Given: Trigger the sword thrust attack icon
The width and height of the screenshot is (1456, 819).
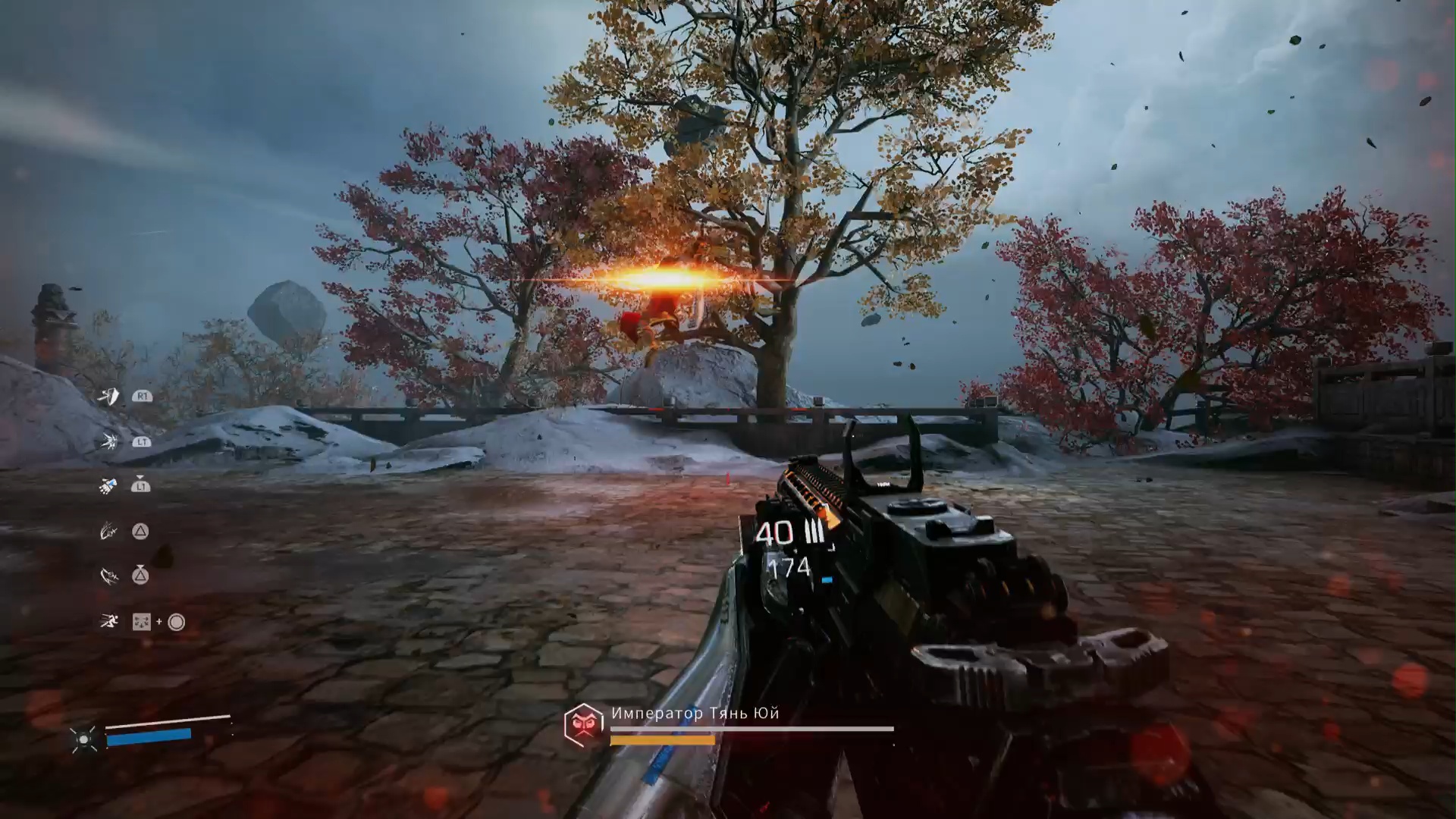Looking at the screenshot, I should pyautogui.click(x=108, y=532).
